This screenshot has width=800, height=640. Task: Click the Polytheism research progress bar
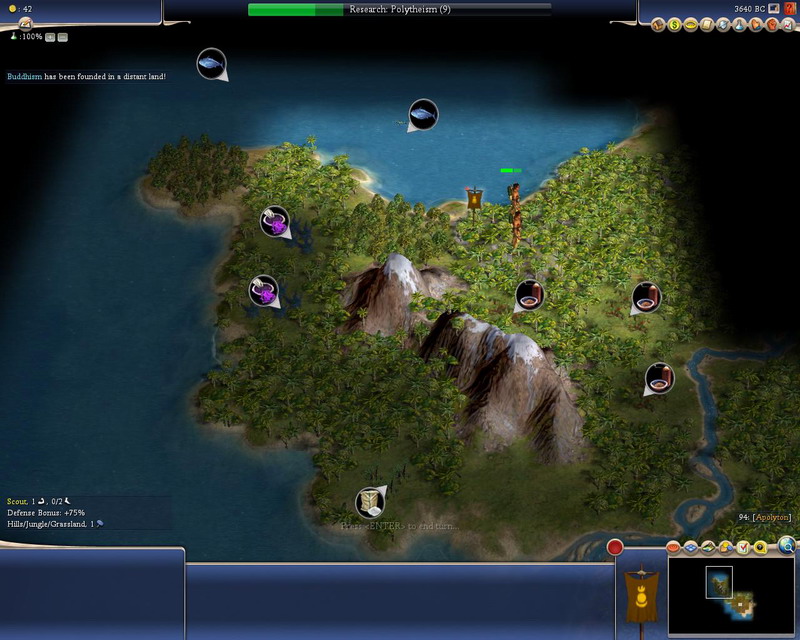(399, 9)
